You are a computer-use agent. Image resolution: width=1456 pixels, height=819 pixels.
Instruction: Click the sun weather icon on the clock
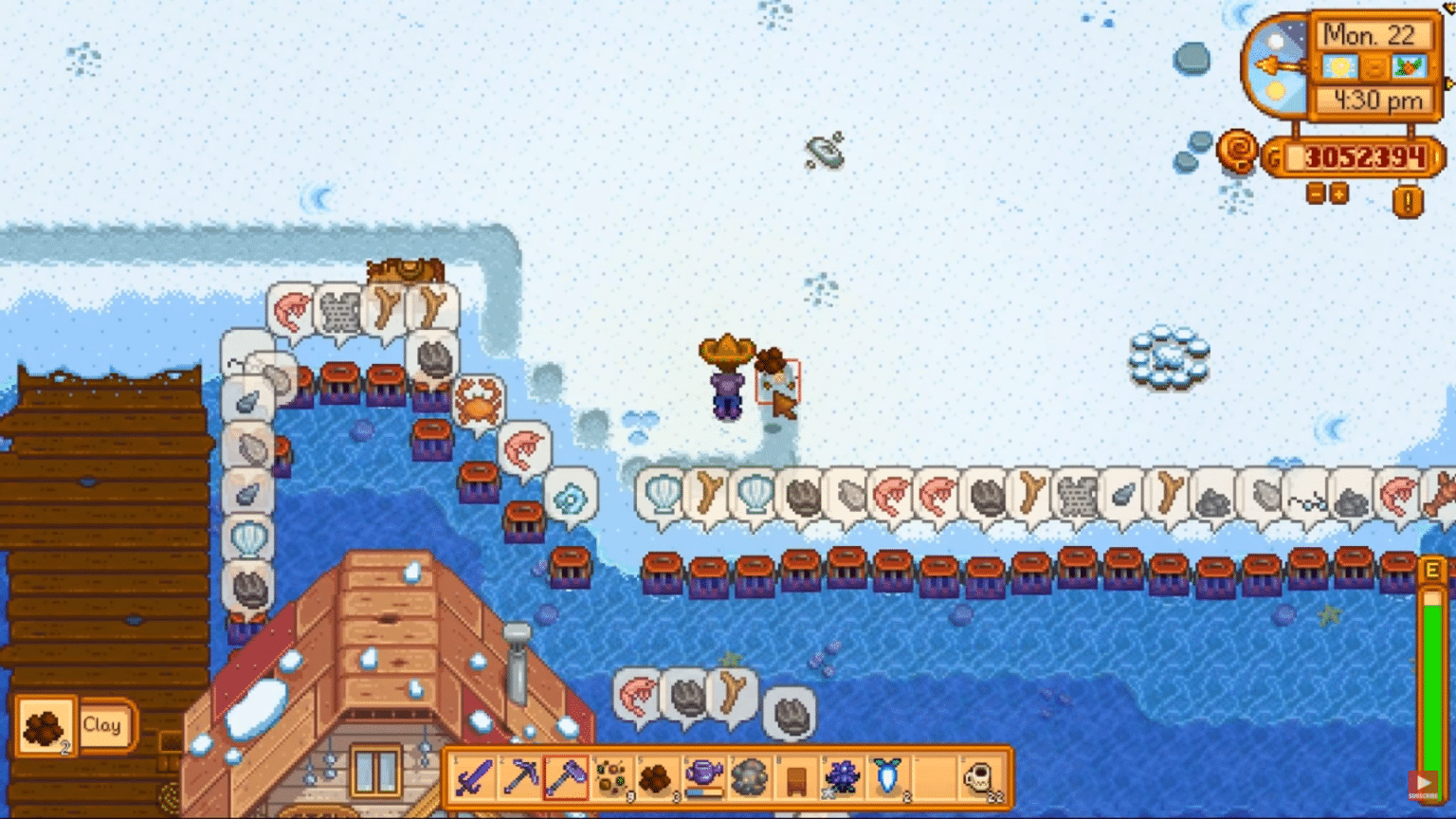1339,65
